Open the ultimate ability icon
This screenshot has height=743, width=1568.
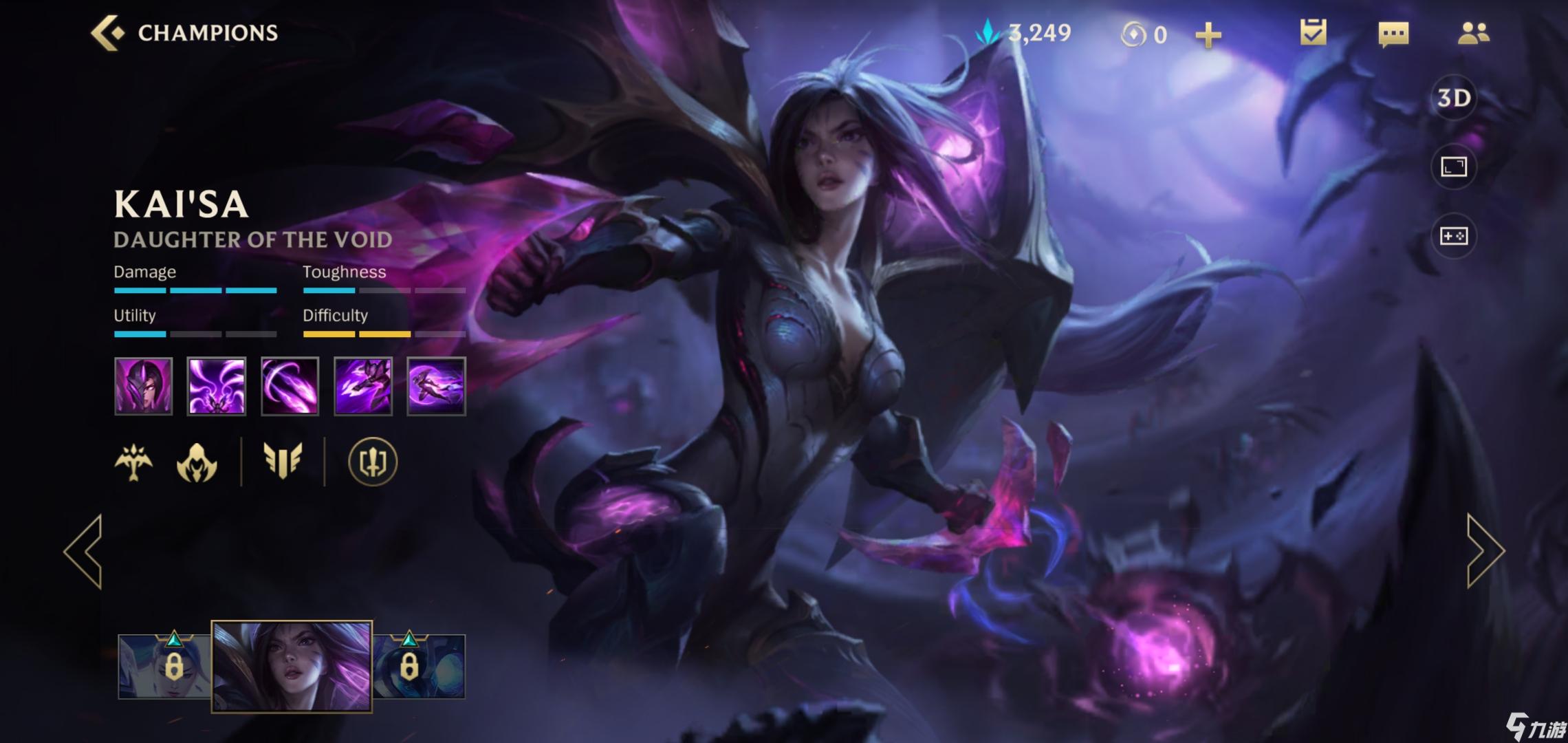tap(435, 385)
